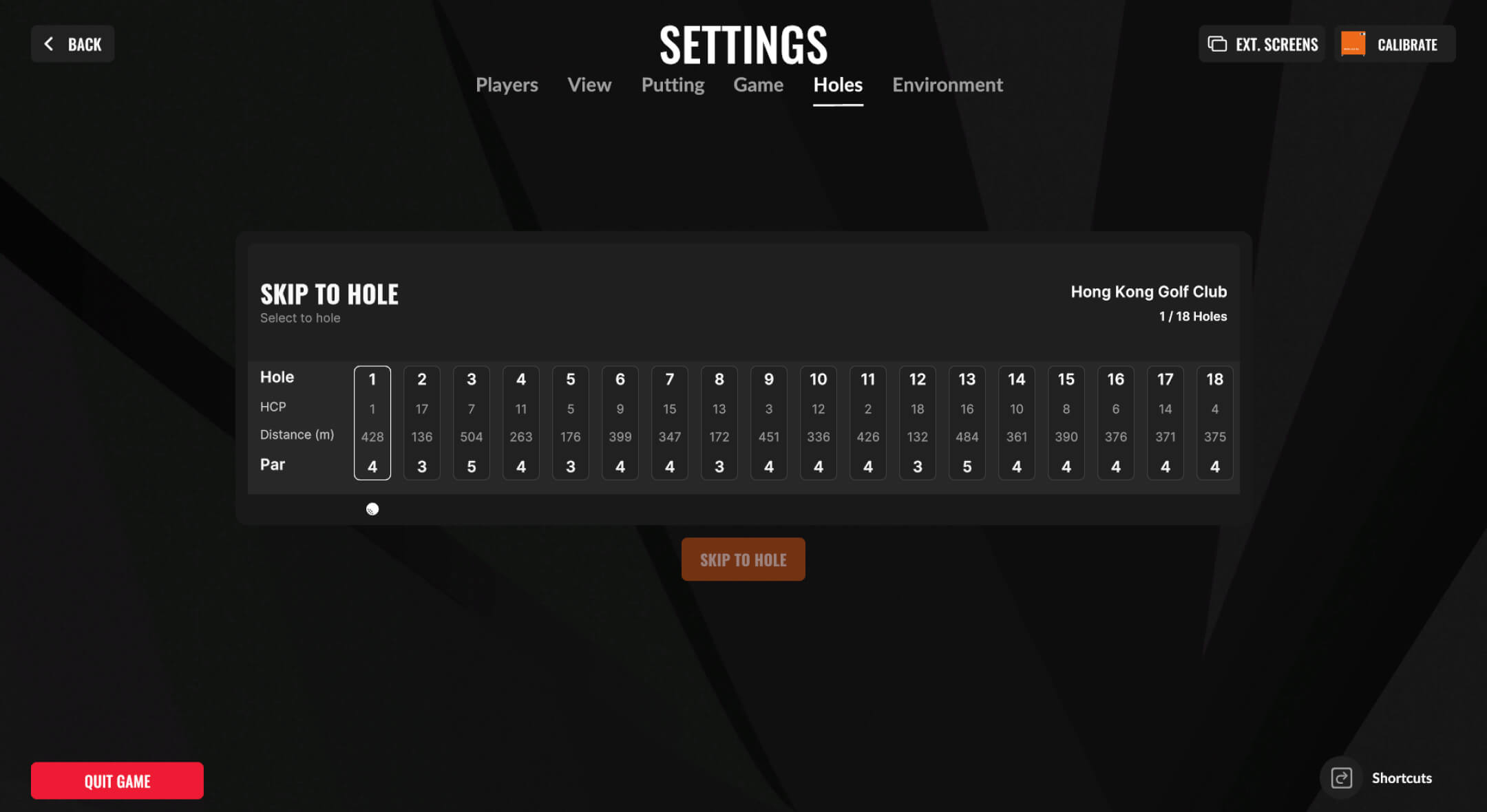
Task: Show the Game settings tab
Action: click(x=758, y=85)
